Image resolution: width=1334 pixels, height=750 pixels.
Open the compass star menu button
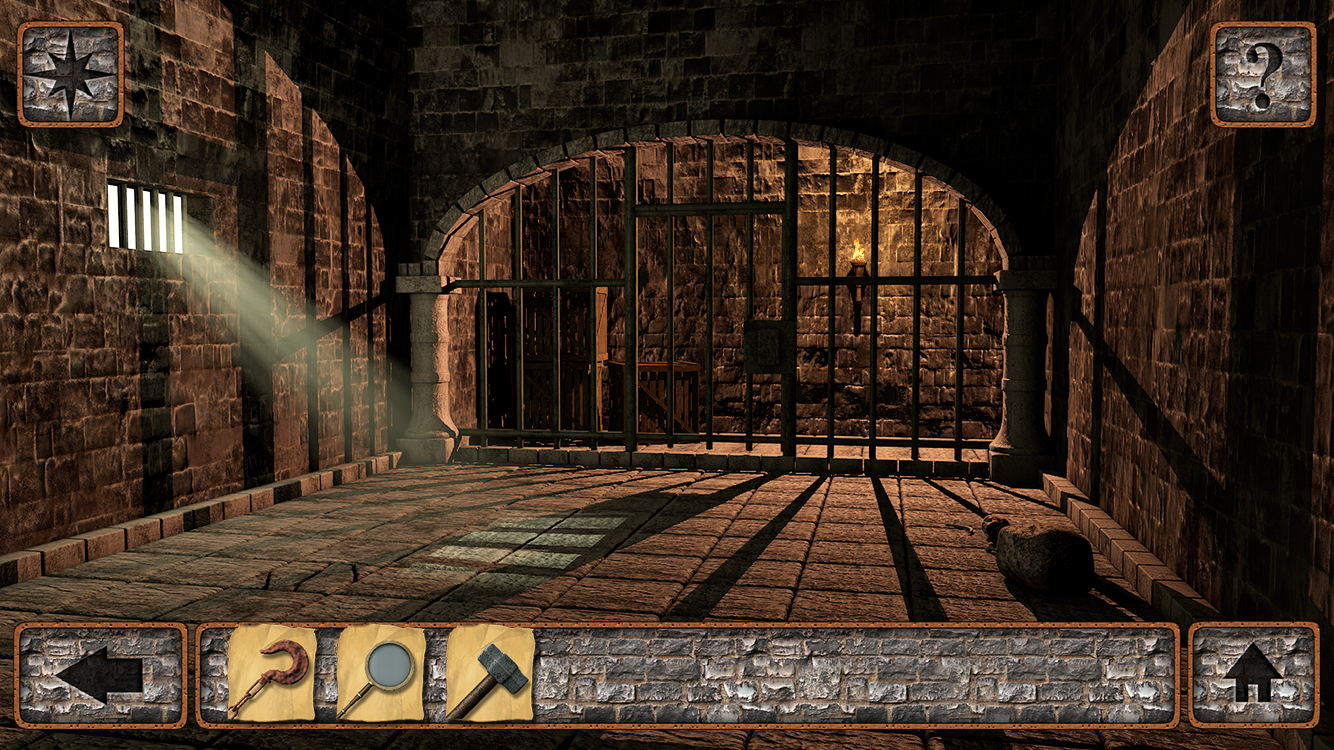click(70, 74)
